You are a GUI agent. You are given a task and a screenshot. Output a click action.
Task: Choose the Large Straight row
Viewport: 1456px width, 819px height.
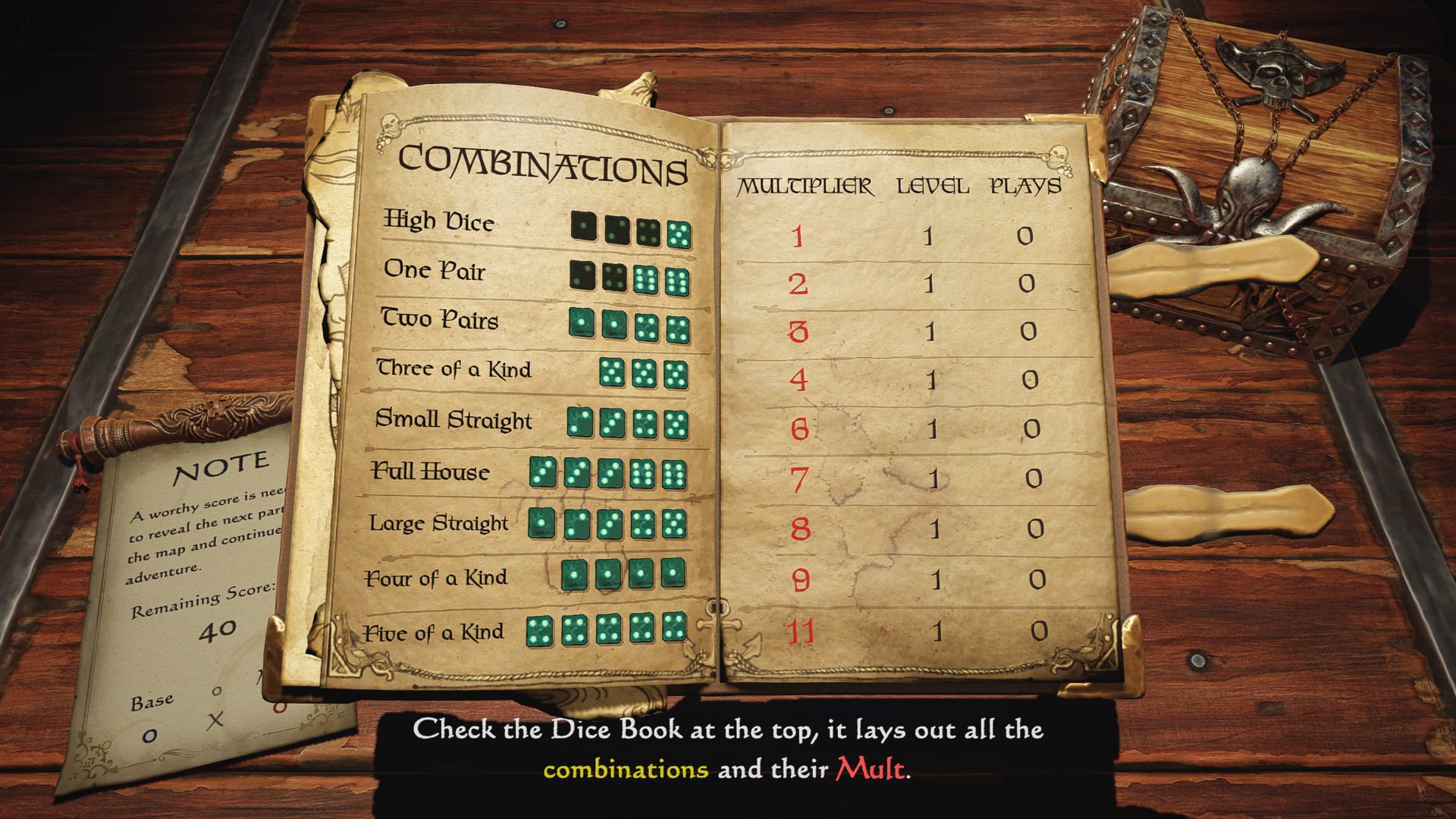click(438, 523)
